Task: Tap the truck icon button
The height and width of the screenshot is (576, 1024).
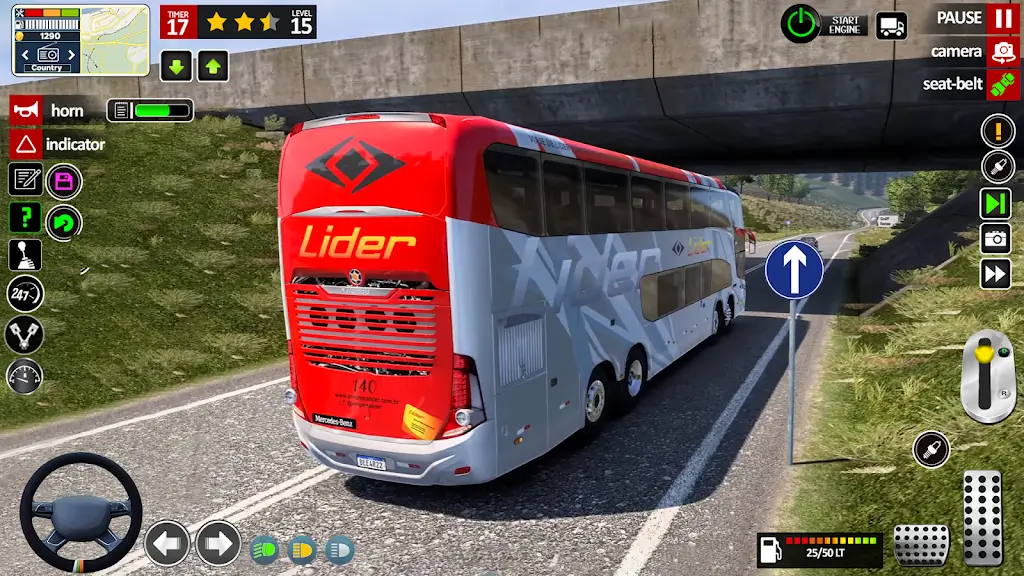Action: point(891,25)
